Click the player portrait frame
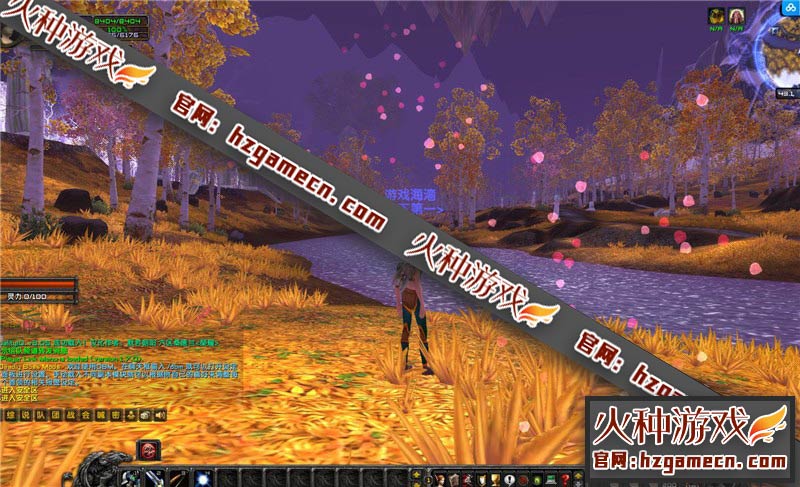 tap(10, 33)
